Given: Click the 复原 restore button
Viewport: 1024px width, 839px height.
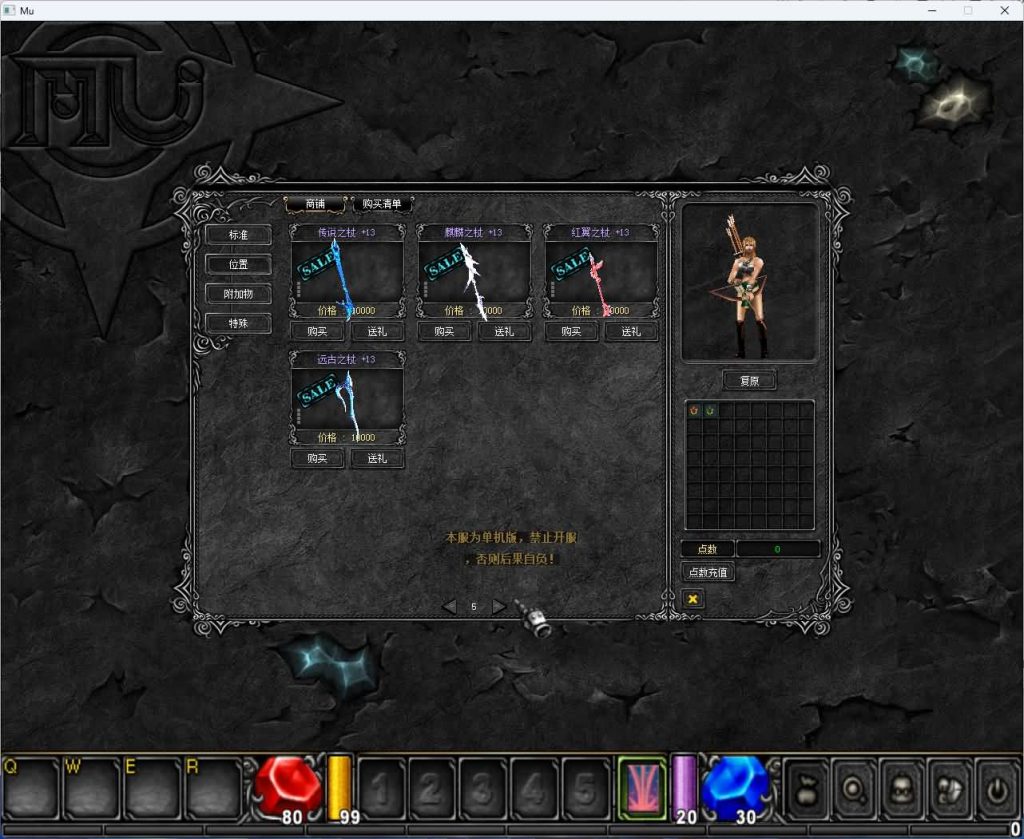Looking at the screenshot, I should click(749, 381).
